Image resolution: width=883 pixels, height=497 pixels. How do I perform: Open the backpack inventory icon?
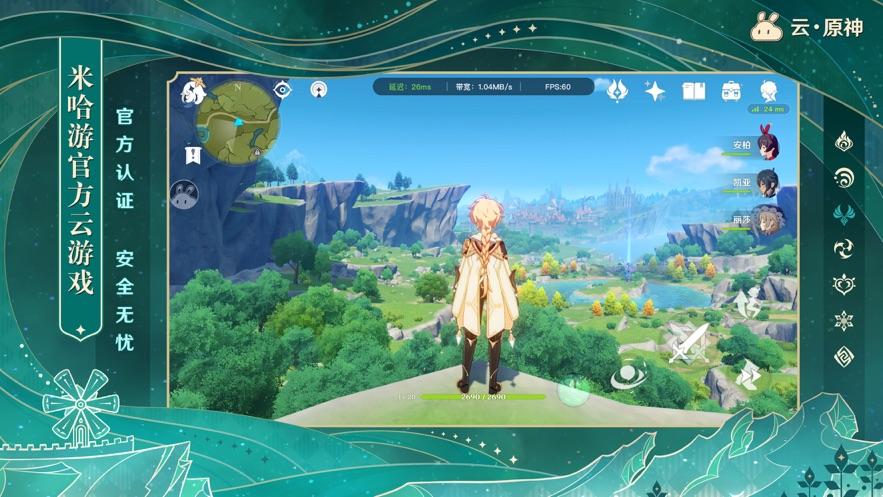point(731,91)
